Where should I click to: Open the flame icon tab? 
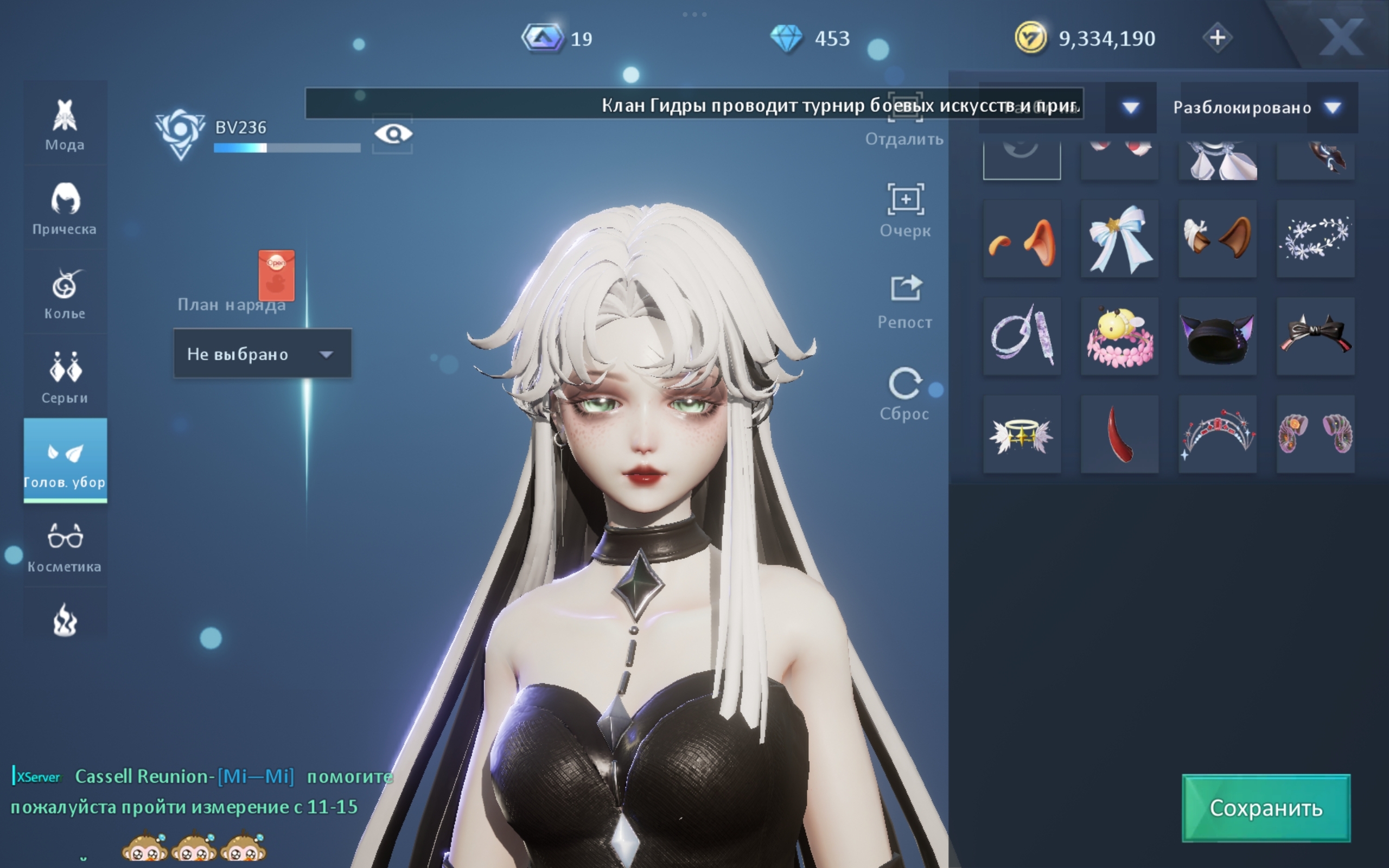65,620
